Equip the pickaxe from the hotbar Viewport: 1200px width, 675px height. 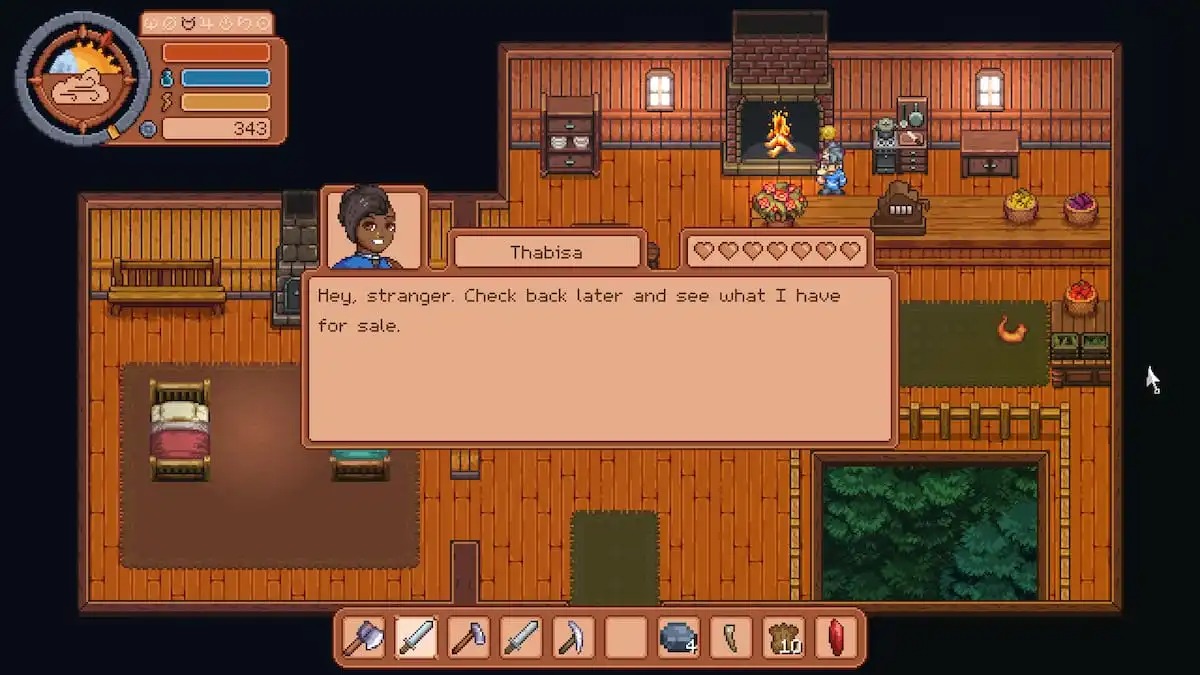[573, 637]
